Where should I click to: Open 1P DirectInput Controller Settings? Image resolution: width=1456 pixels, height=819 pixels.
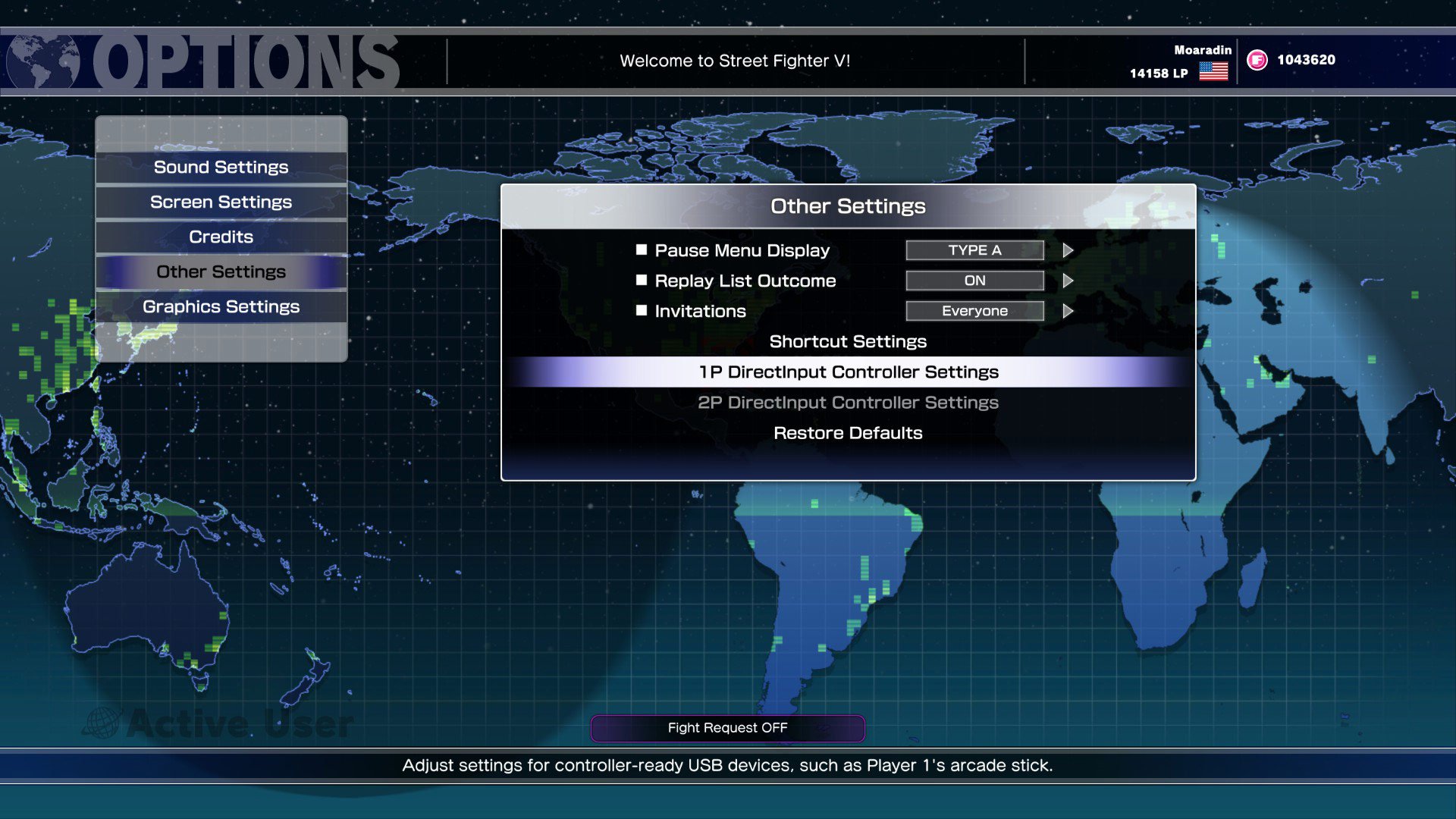click(x=848, y=372)
